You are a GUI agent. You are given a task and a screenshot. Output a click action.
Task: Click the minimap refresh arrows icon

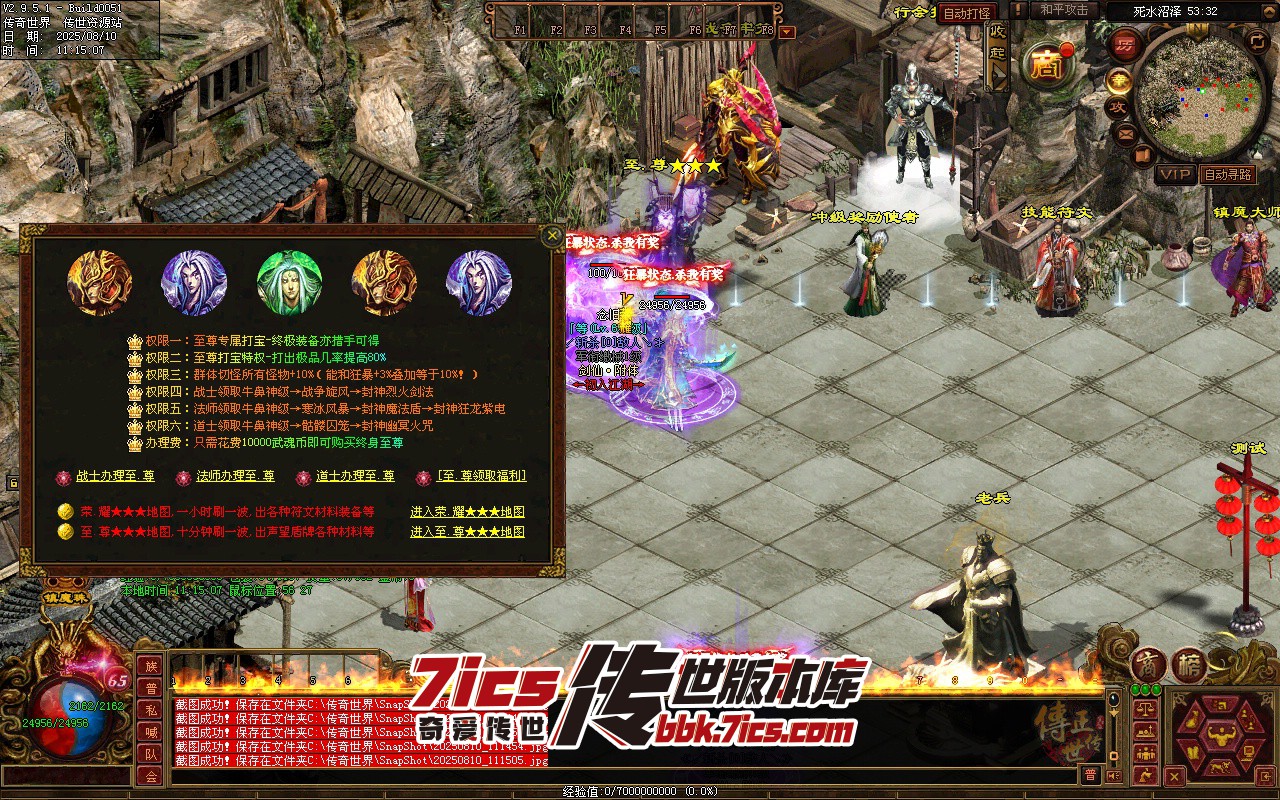tap(1258, 41)
